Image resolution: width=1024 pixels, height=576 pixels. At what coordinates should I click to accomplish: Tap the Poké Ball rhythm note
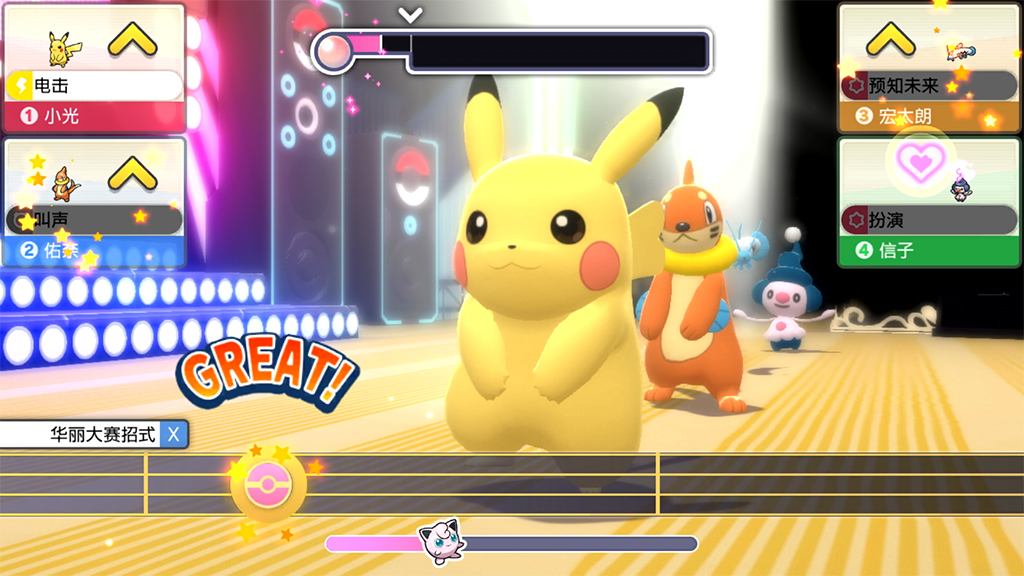(x=268, y=484)
